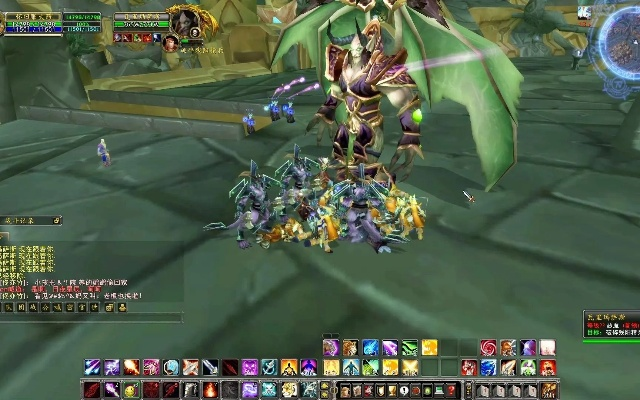Open the main backpack slot

[548, 389]
